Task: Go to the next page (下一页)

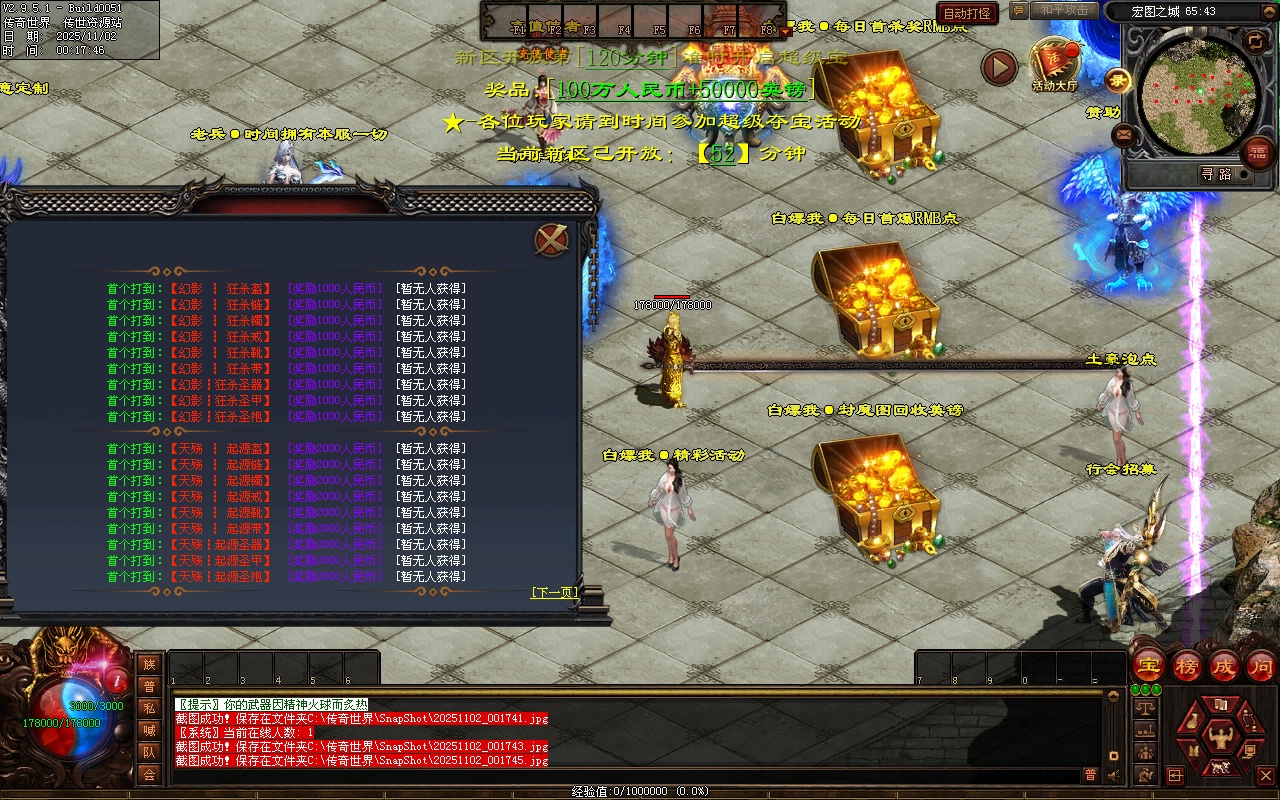Action: (554, 593)
